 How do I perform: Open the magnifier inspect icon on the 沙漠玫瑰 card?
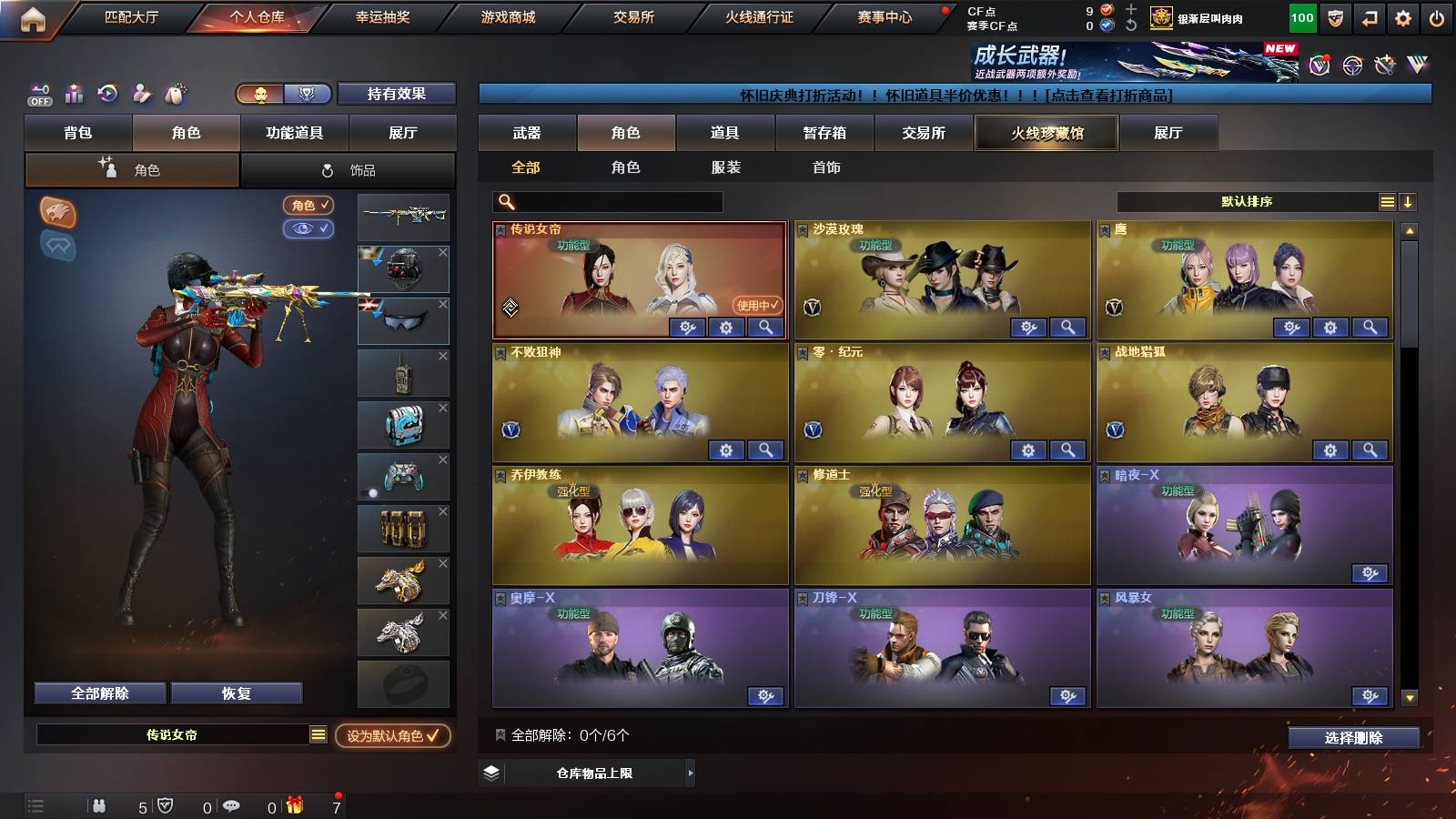tap(1066, 326)
